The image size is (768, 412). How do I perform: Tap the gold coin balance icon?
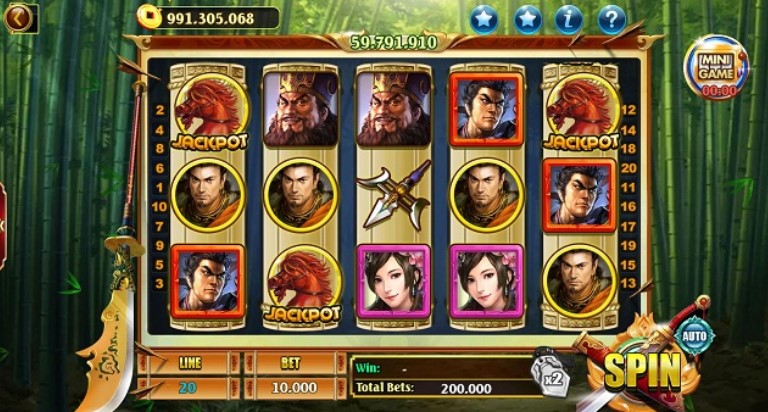pyautogui.click(x=148, y=18)
